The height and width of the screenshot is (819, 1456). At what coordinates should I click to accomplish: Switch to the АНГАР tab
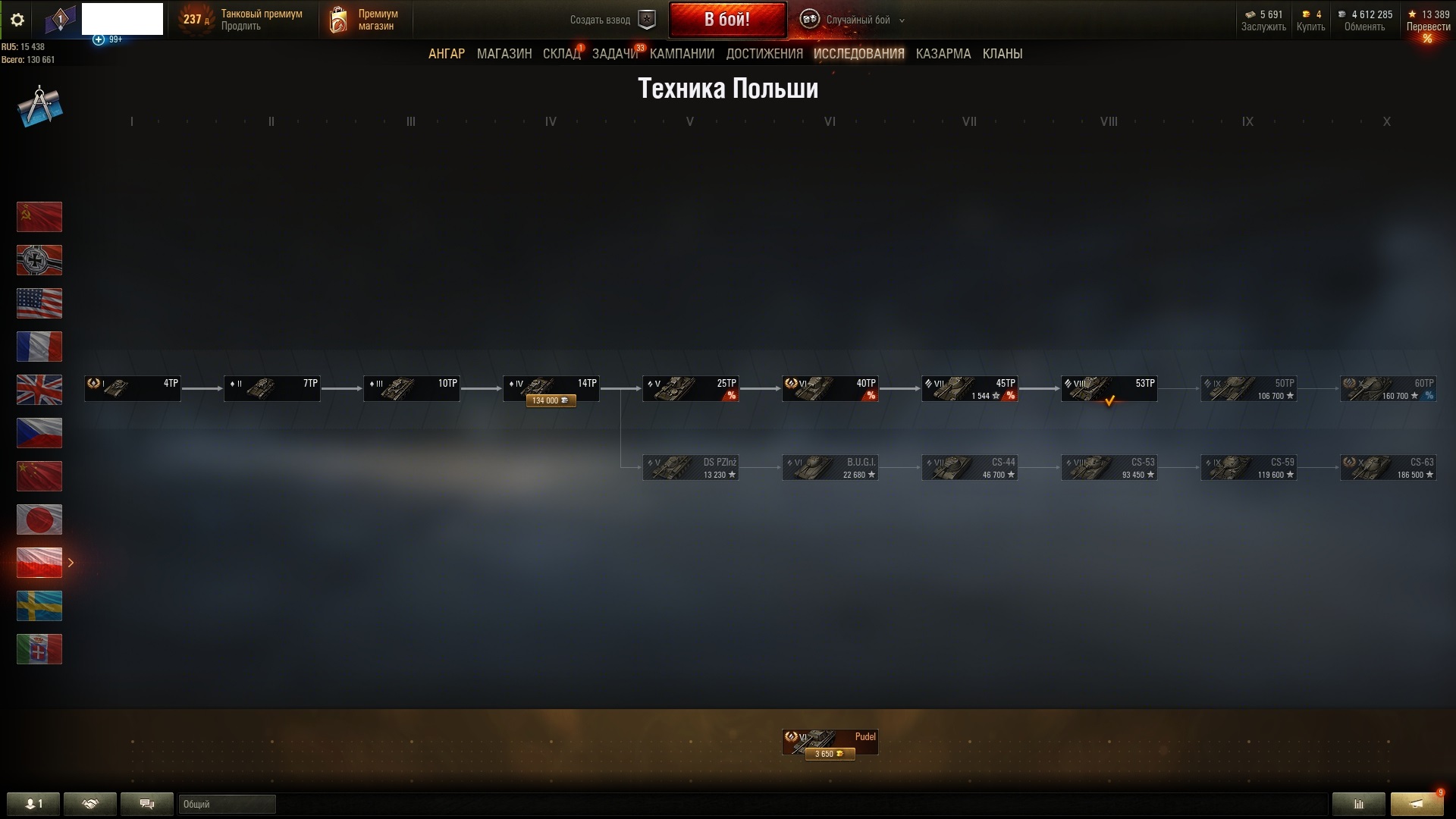(447, 54)
